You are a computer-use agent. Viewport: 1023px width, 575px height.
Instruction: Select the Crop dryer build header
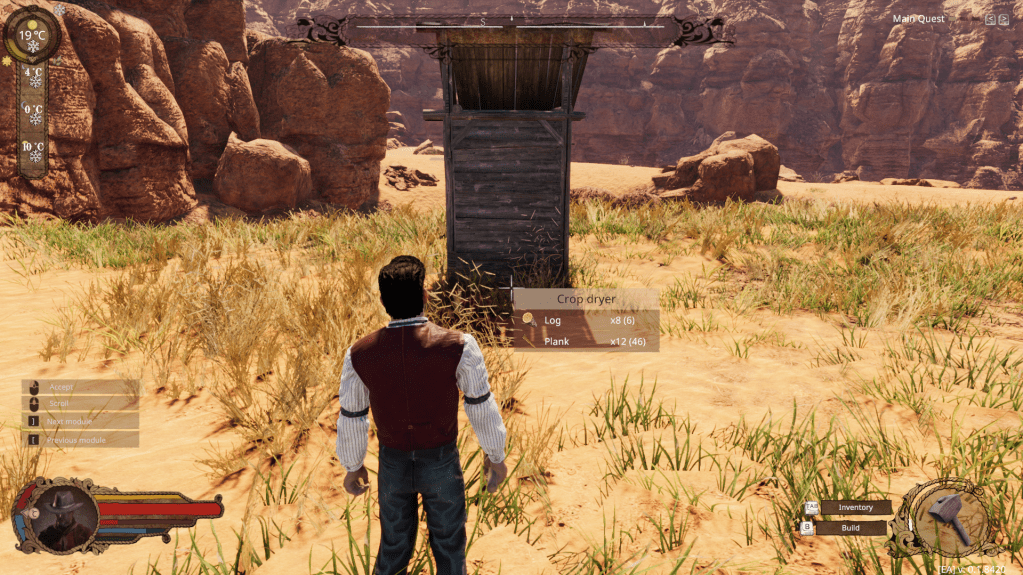click(586, 298)
